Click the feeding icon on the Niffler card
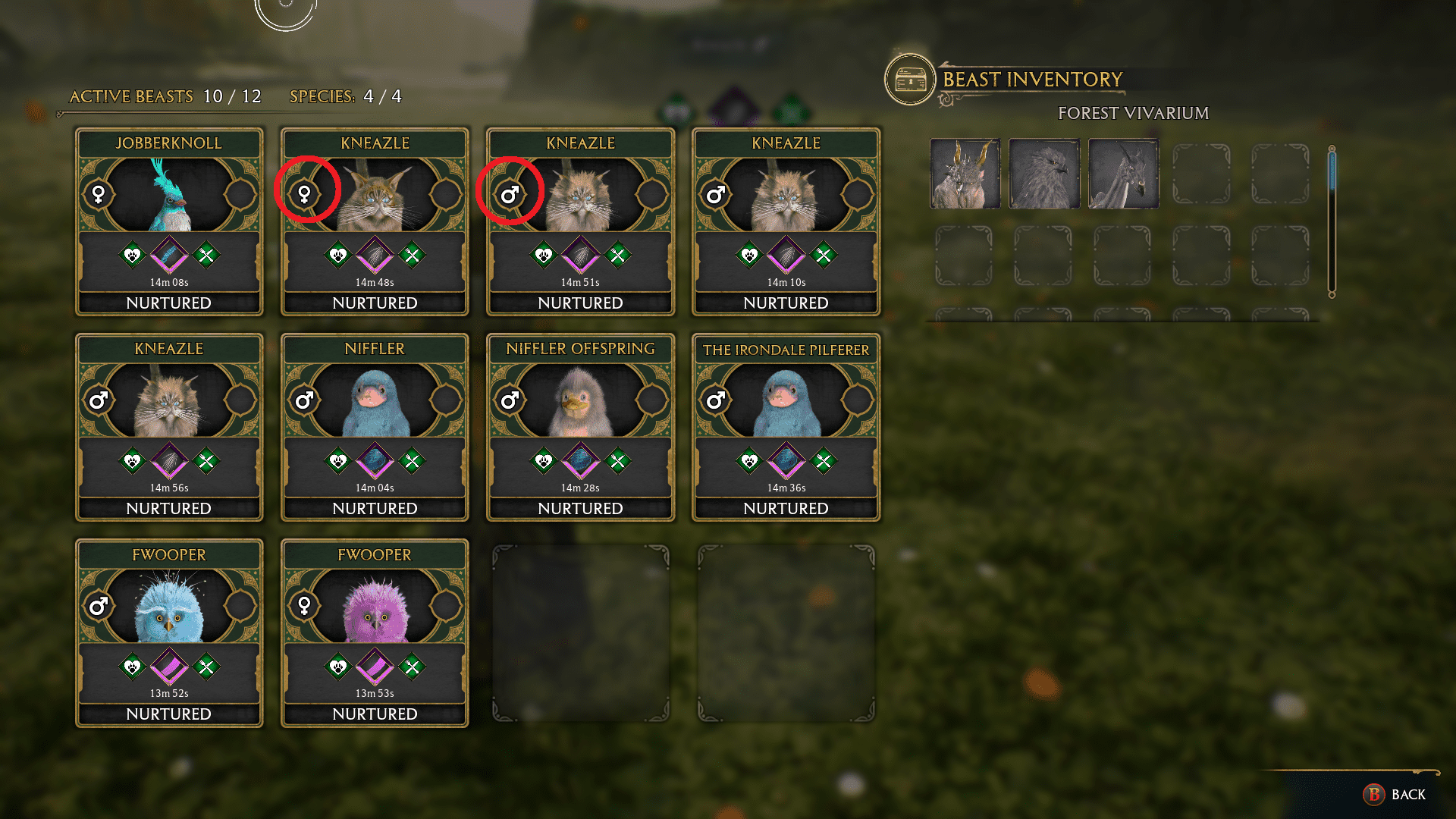The image size is (1456, 819). 415,460
